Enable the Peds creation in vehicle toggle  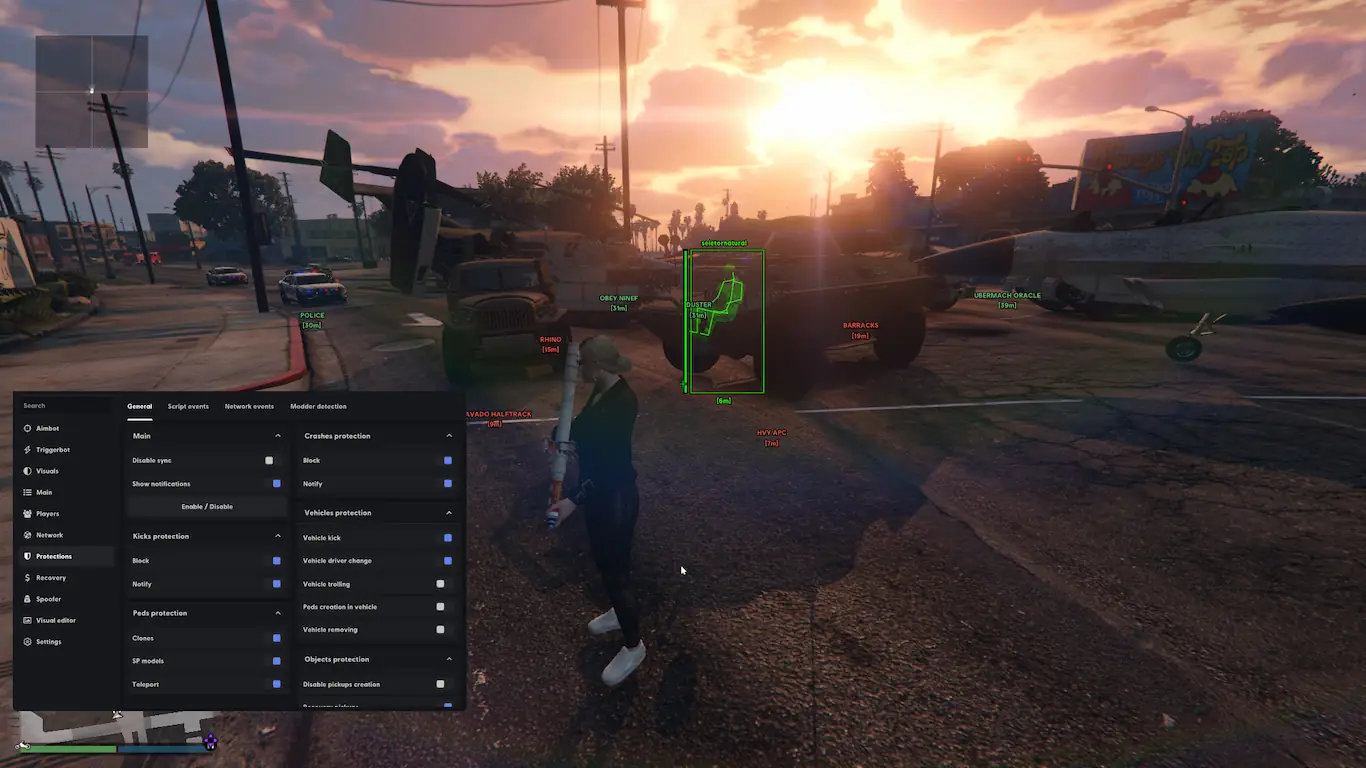(x=440, y=607)
